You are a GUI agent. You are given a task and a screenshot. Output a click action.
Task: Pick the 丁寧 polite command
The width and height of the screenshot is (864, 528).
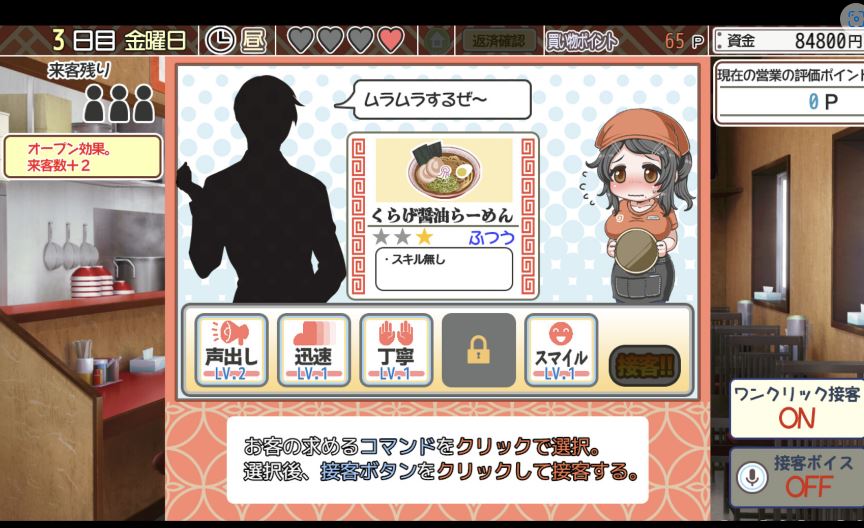[x=396, y=350]
